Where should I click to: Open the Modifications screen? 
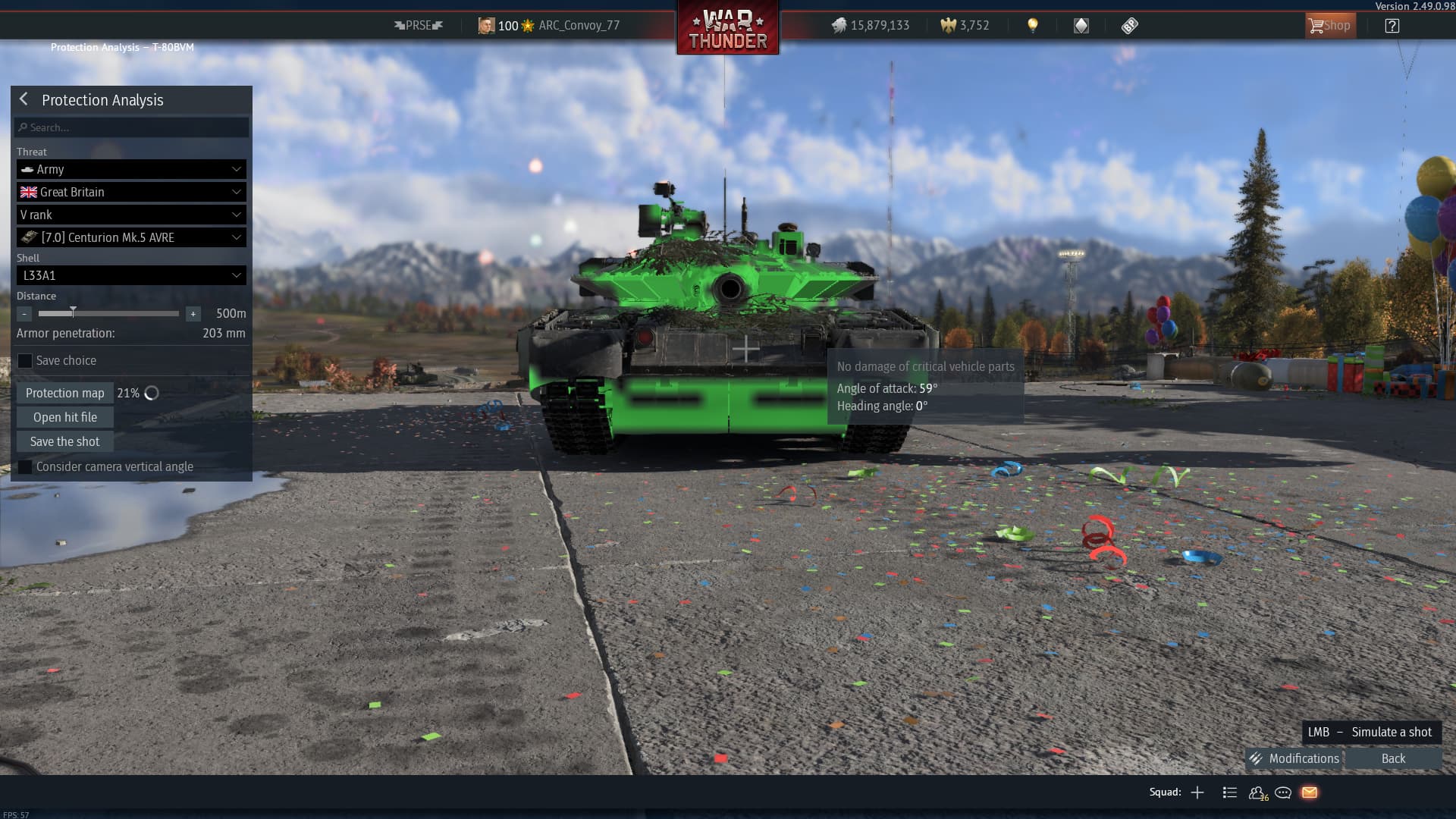click(x=1294, y=758)
